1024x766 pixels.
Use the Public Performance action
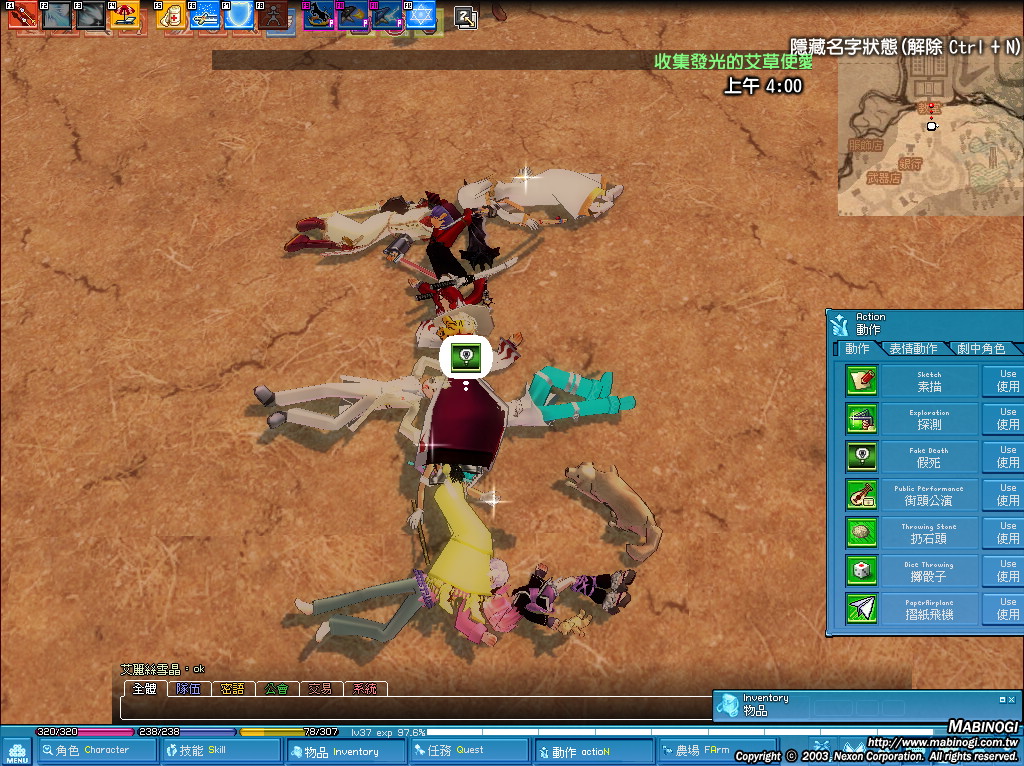(x=1006, y=495)
